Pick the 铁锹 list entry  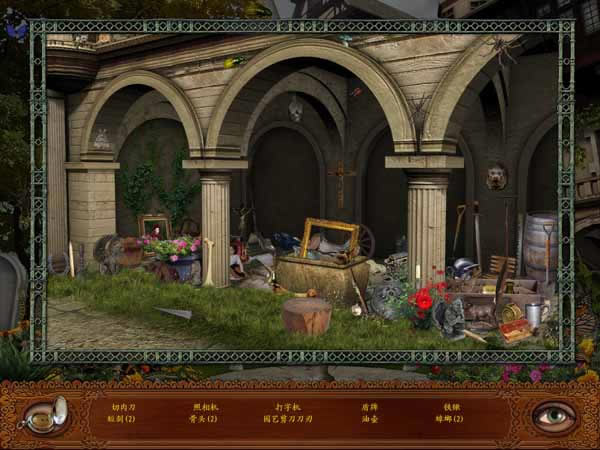click(x=452, y=407)
